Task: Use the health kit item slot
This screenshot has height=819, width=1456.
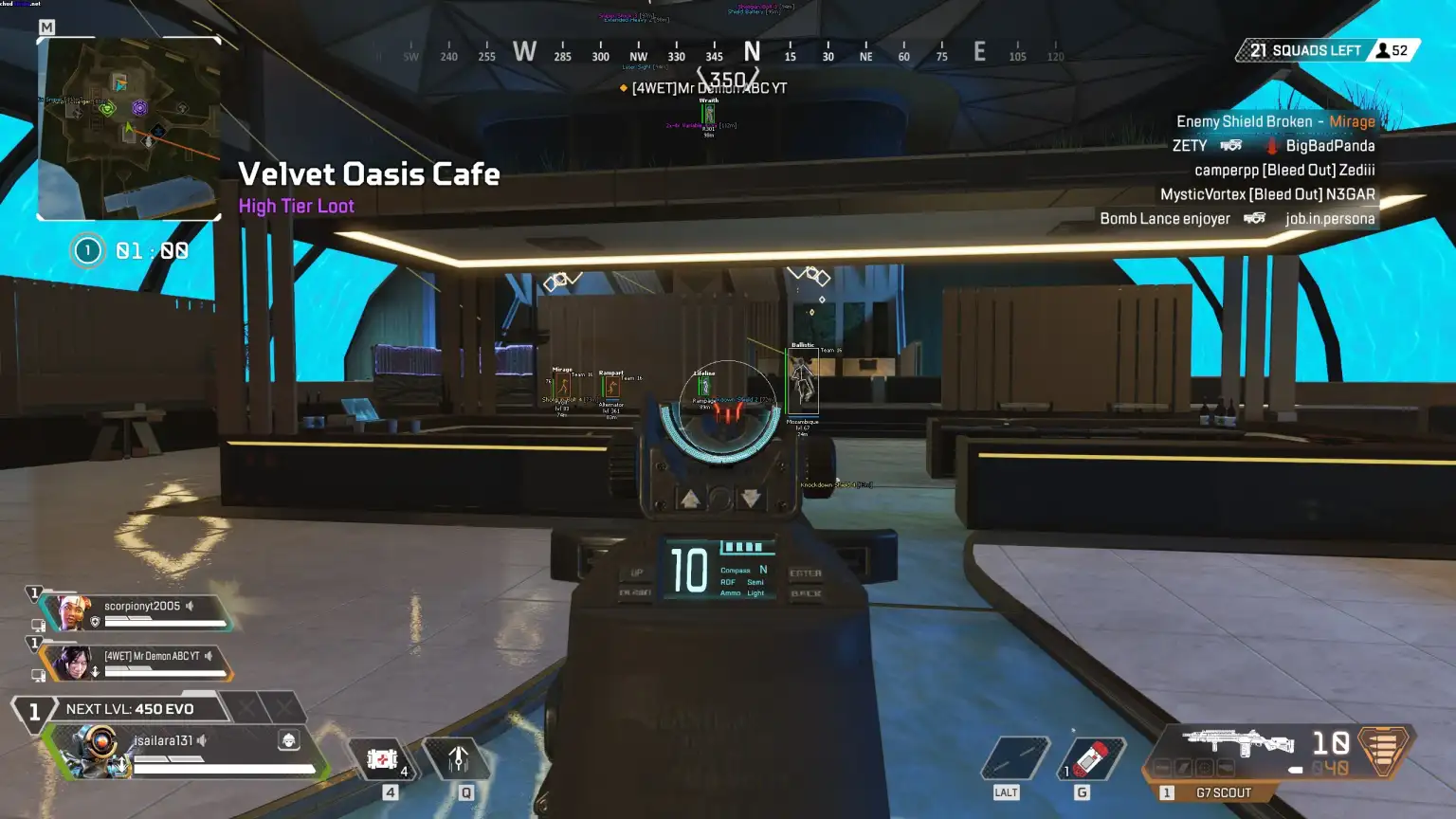Action: coord(383,759)
